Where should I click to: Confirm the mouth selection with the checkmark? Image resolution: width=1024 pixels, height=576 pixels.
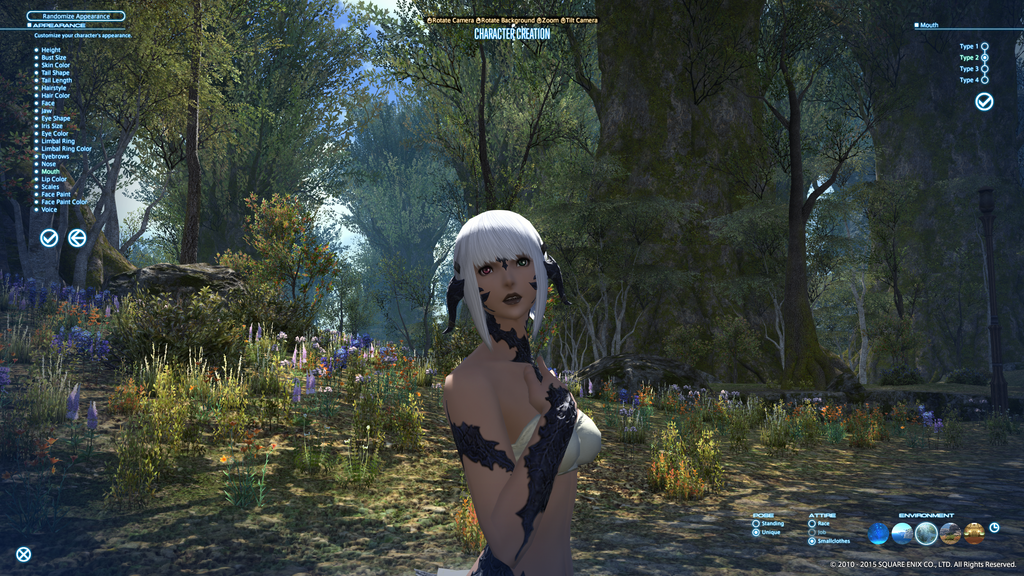pyautogui.click(x=984, y=101)
